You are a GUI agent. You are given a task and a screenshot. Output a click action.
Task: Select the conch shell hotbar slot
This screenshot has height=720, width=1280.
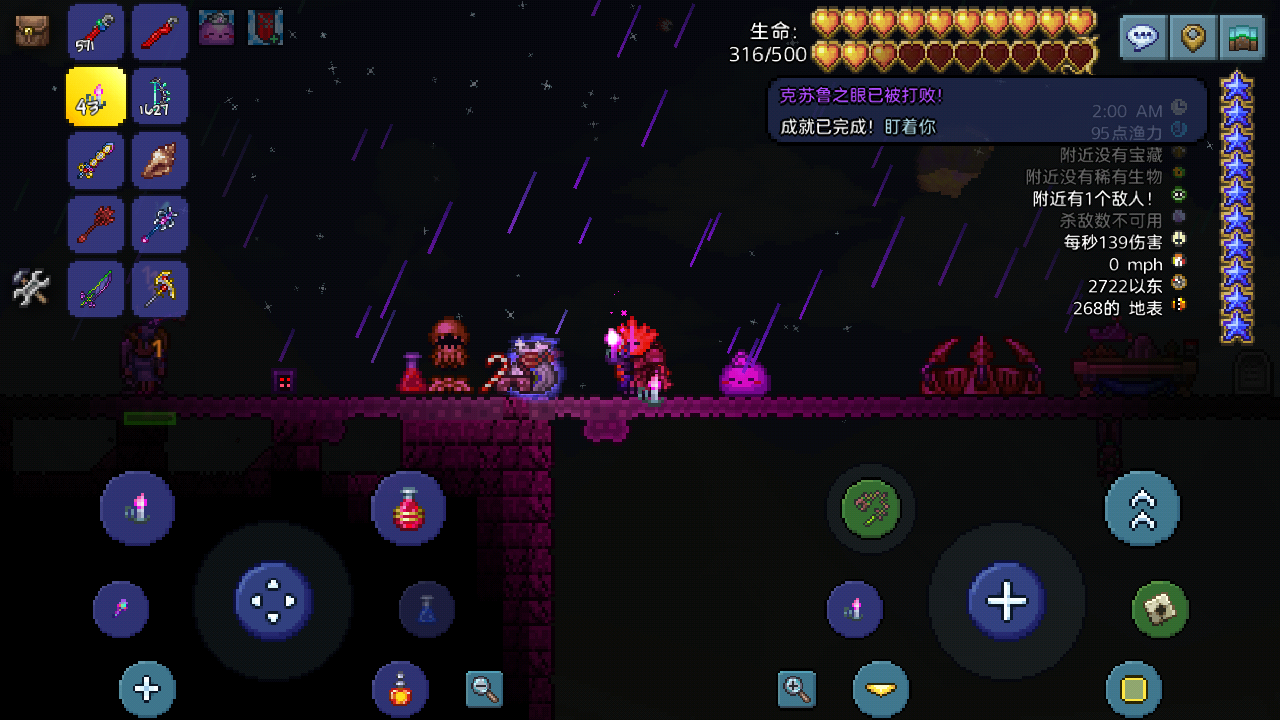click(159, 160)
